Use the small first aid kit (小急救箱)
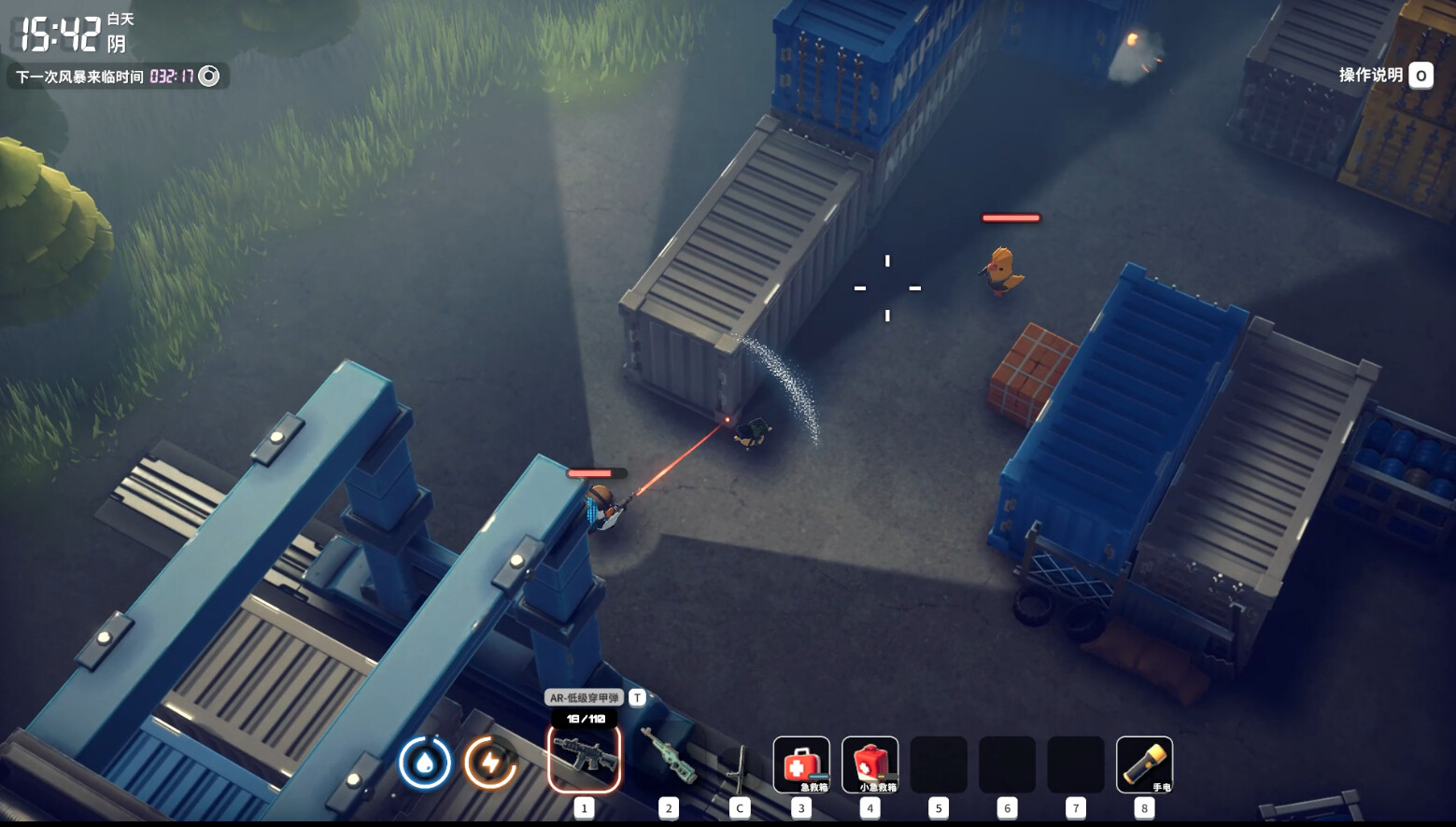The height and width of the screenshot is (827, 1456). click(x=869, y=764)
